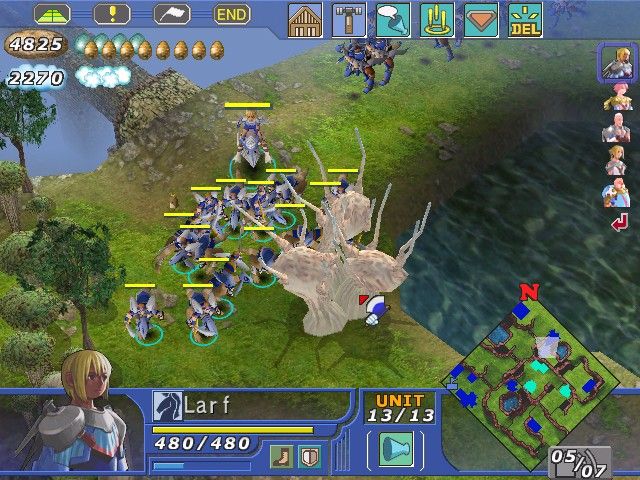Click the red return arrow

(619, 224)
